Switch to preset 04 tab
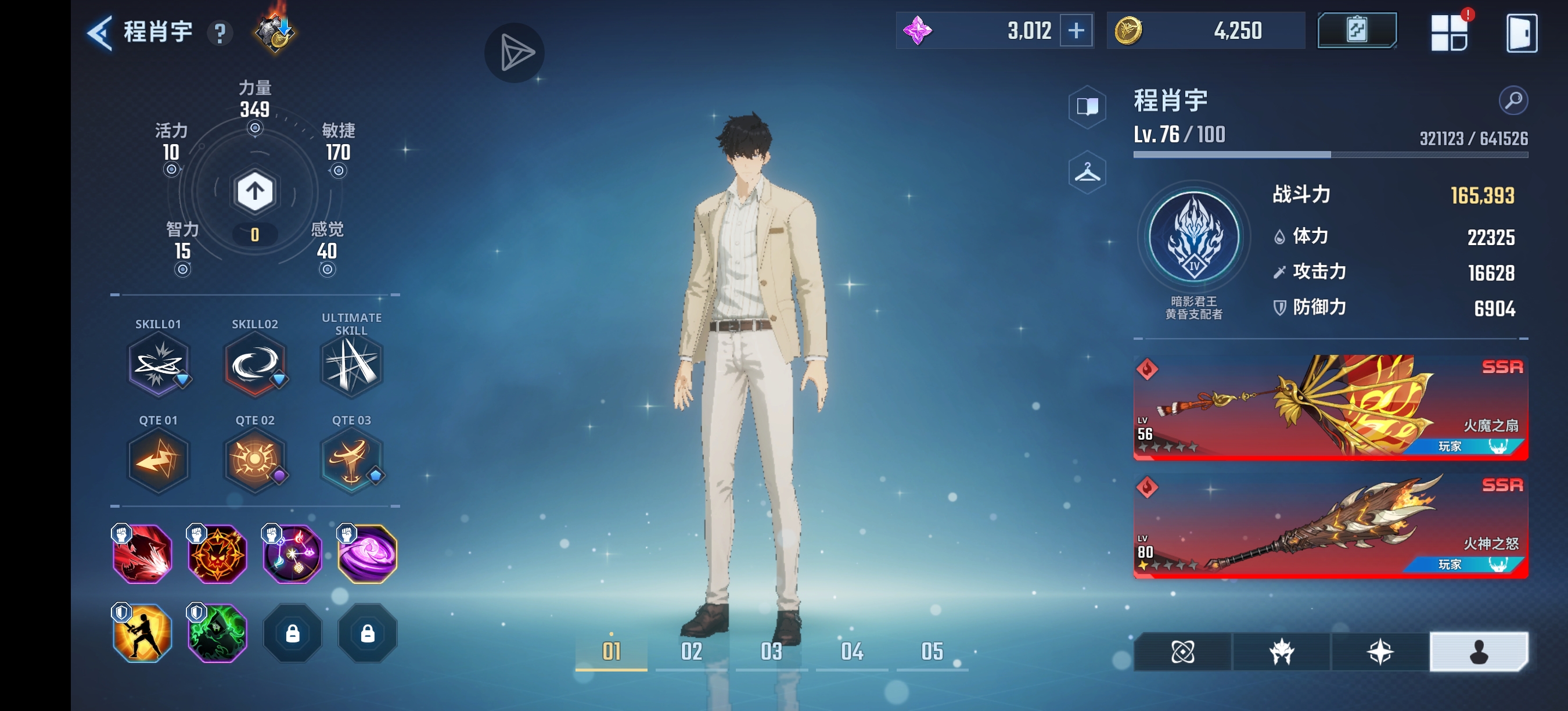Image resolution: width=1568 pixels, height=711 pixels. point(851,651)
